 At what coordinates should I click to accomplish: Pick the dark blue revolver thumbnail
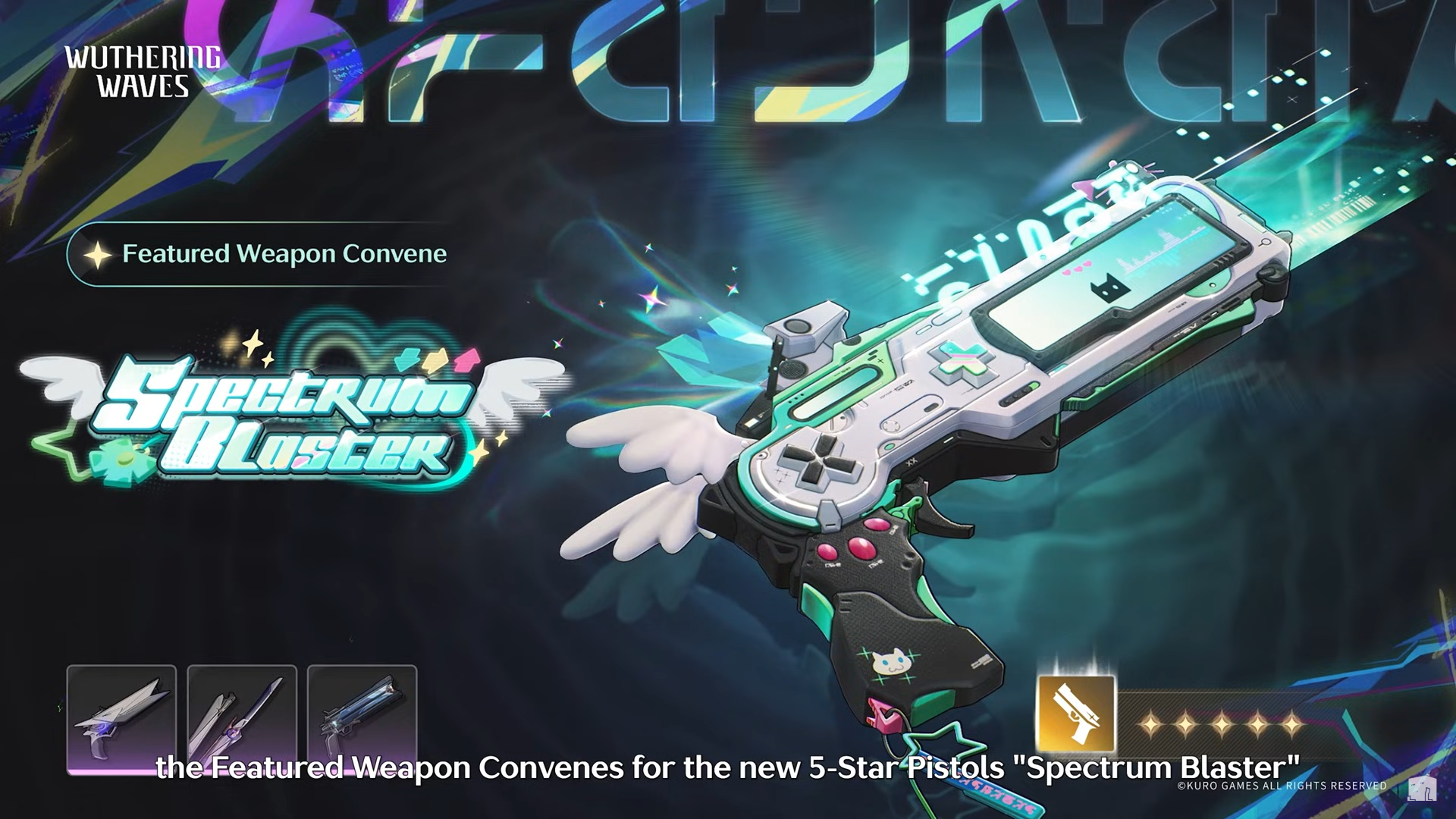[x=362, y=718]
